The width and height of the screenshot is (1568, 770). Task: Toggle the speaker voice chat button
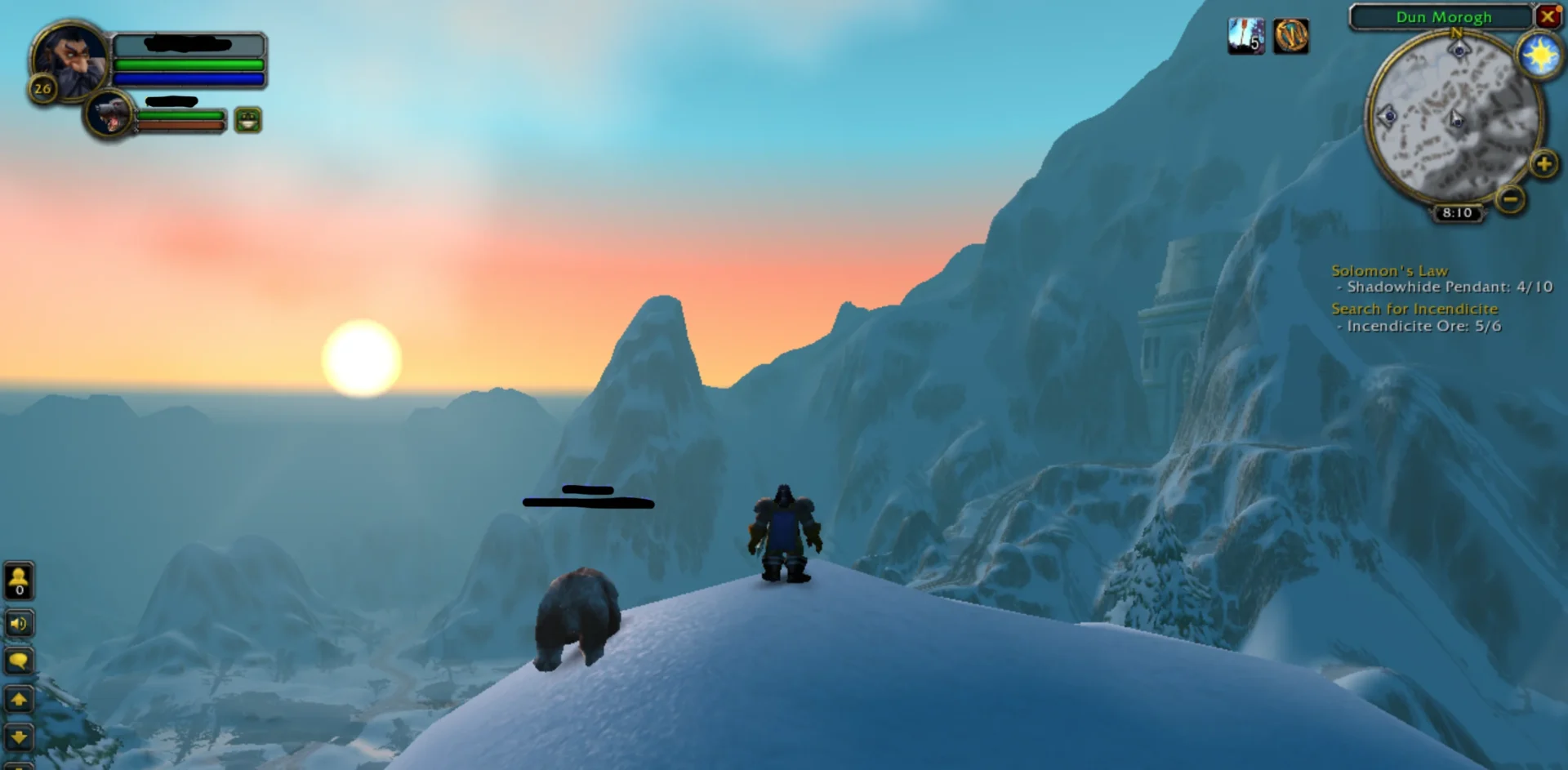(19, 624)
